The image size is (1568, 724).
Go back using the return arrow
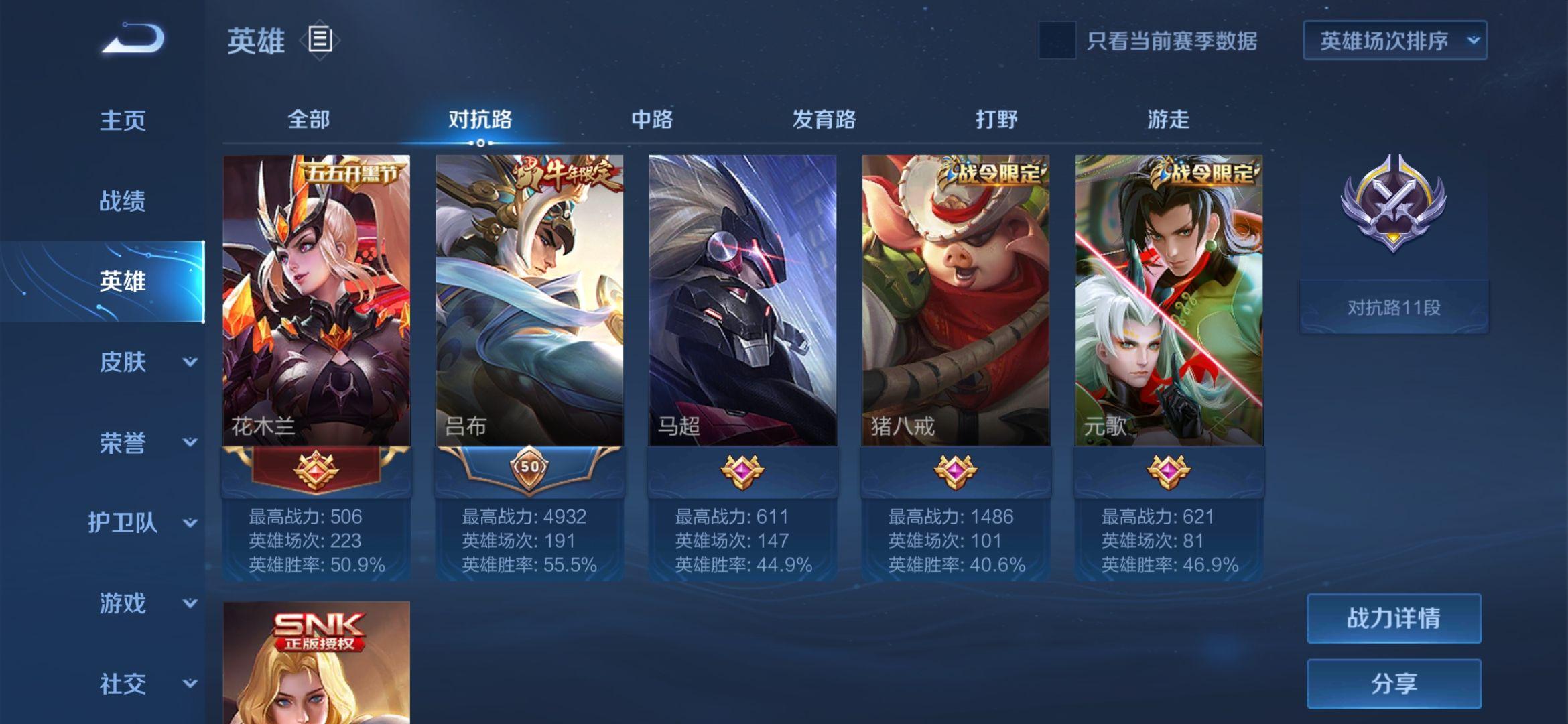133,40
